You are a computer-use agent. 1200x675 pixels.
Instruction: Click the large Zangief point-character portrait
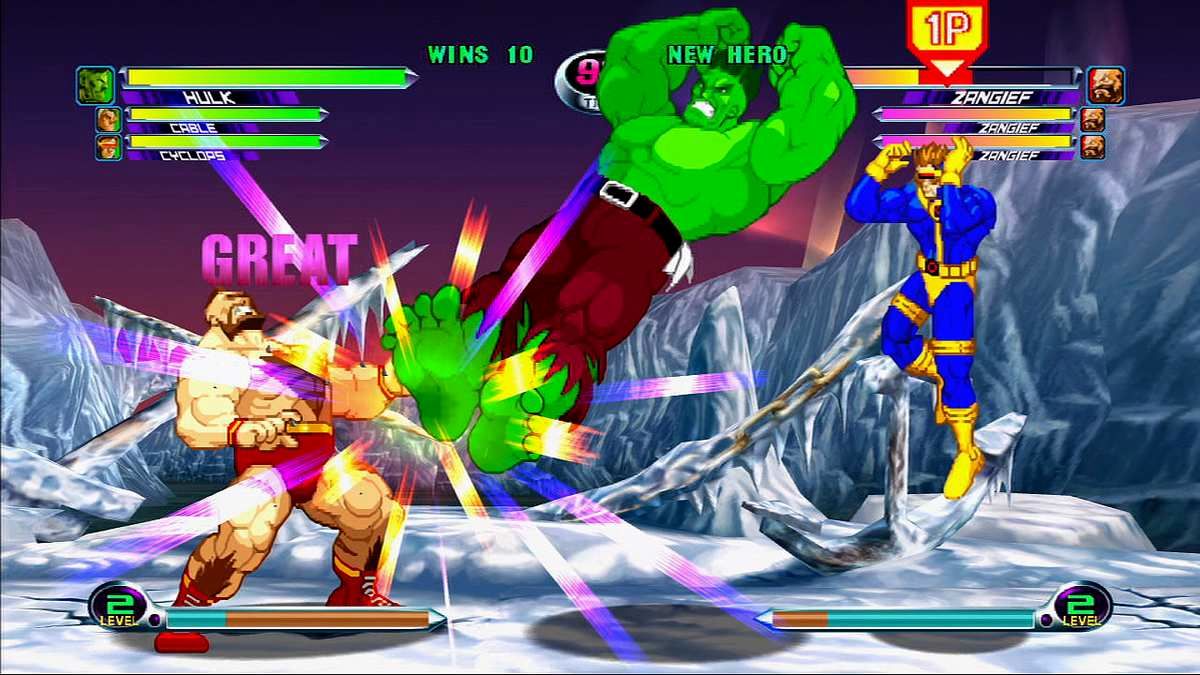tap(1106, 85)
